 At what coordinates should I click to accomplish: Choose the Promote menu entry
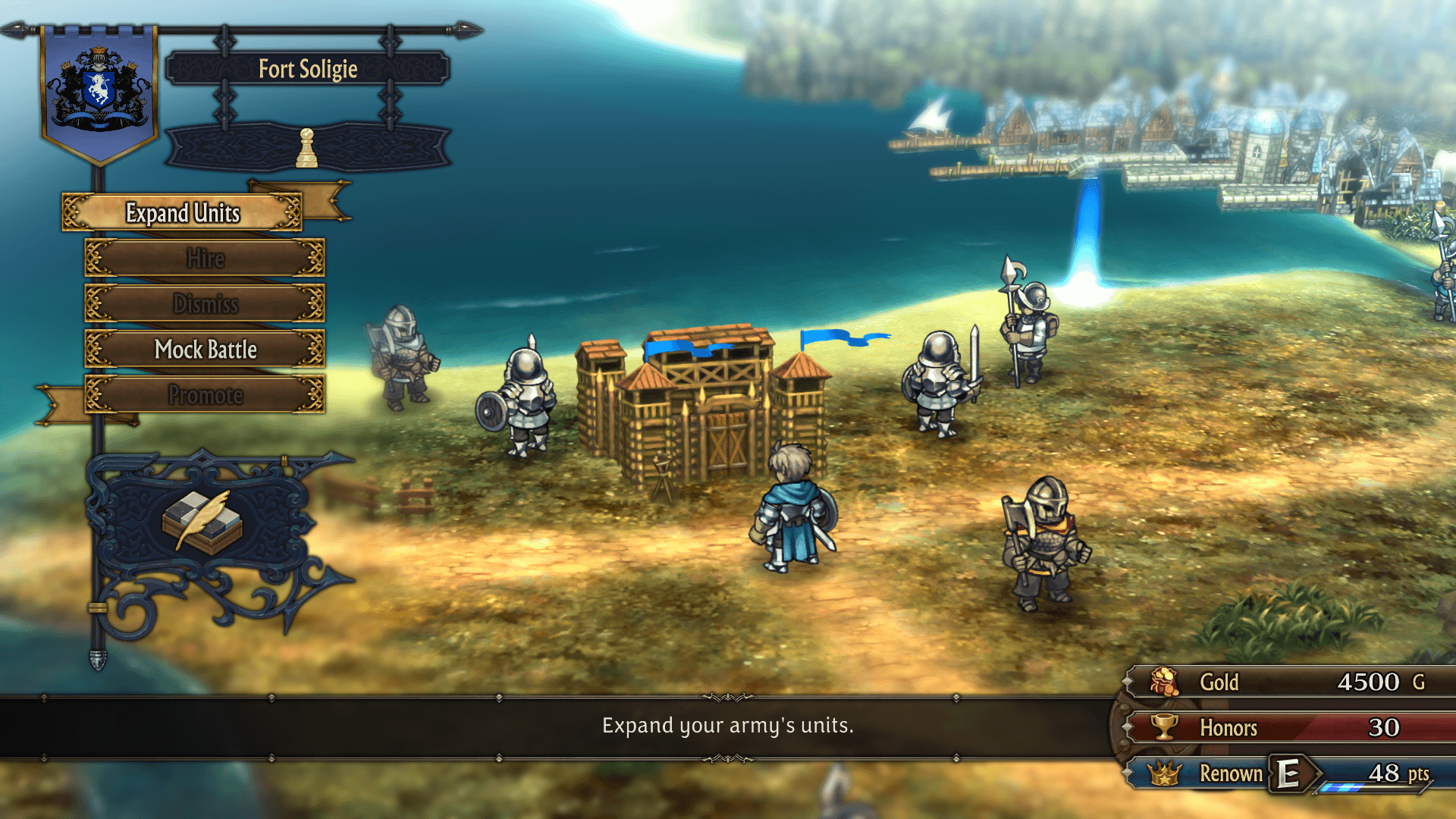click(205, 395)
